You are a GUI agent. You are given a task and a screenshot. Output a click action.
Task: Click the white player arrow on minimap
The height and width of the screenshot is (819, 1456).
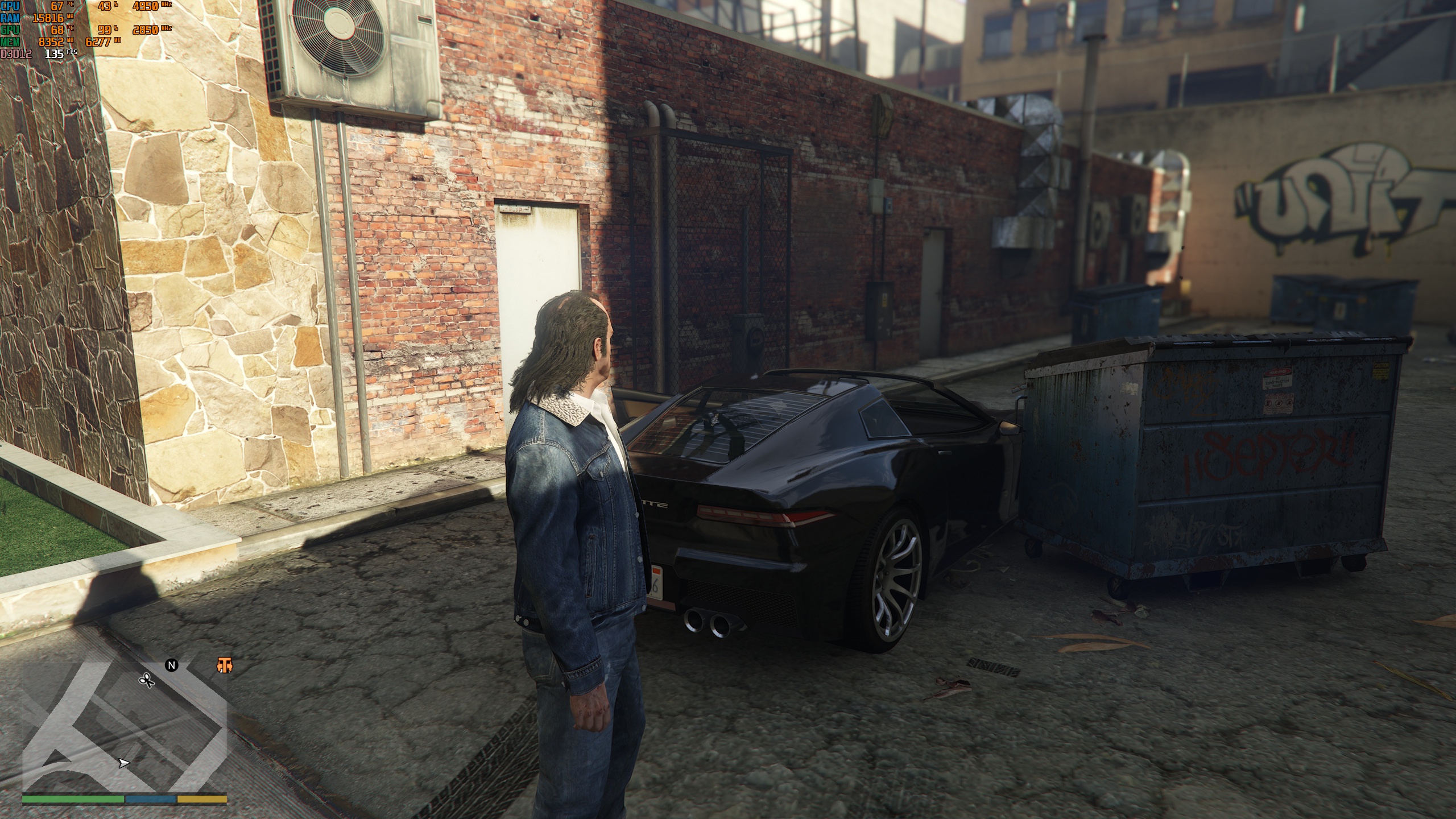pyautogui.click(x=123, y=763)
